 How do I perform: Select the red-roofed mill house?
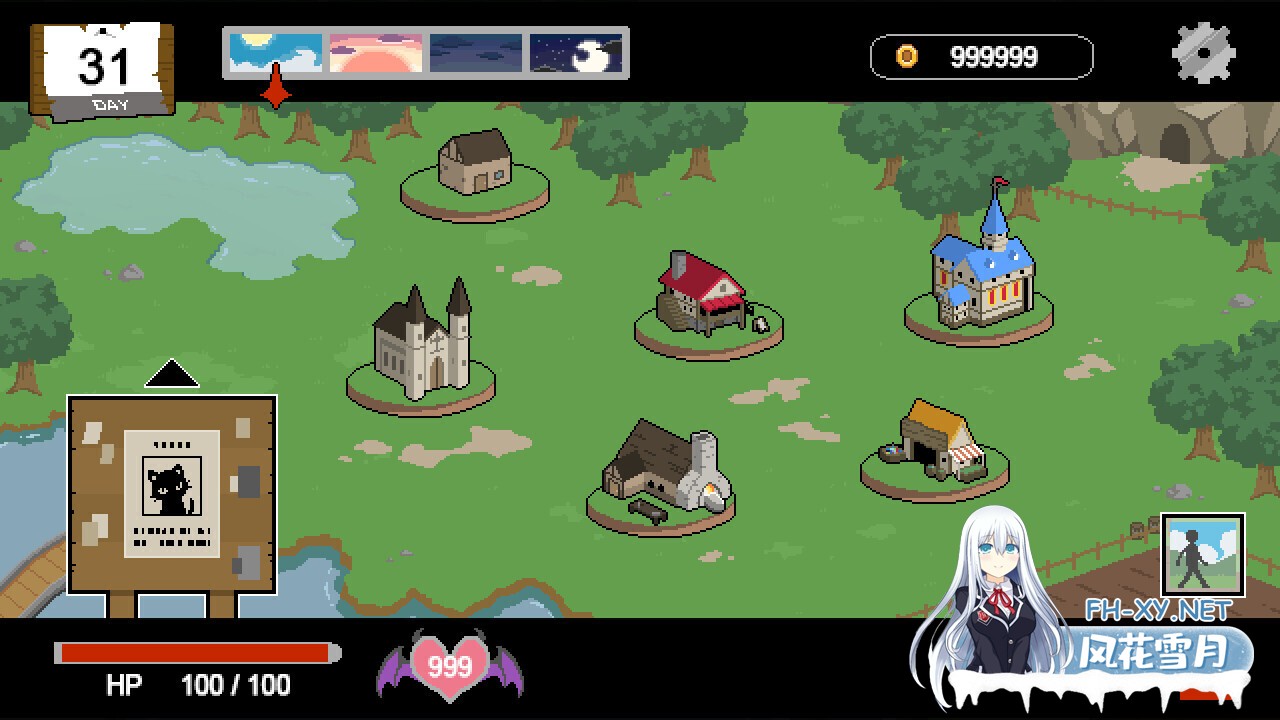click(700, 295)
